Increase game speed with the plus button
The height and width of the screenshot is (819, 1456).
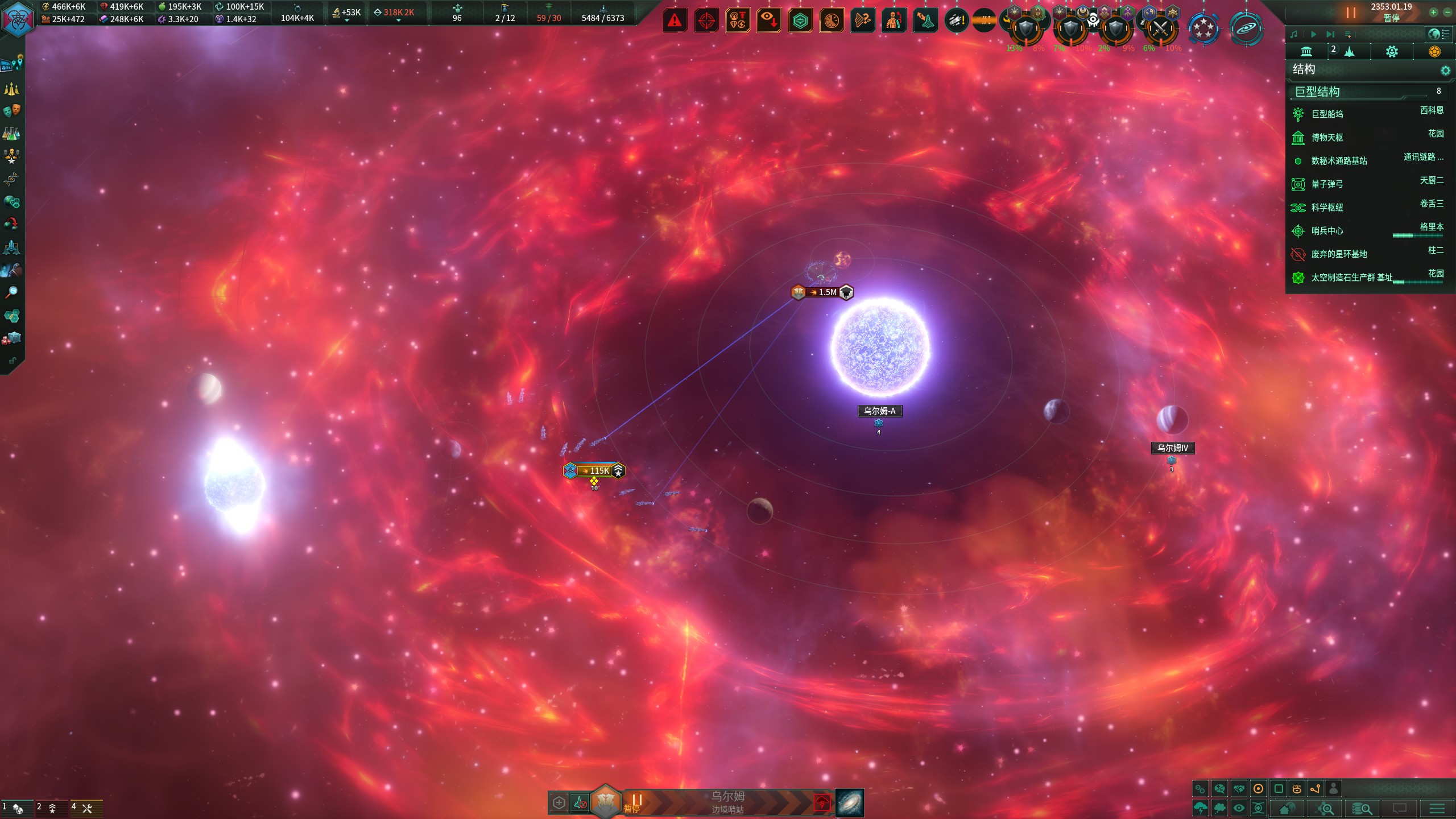tap(1433, 12)
